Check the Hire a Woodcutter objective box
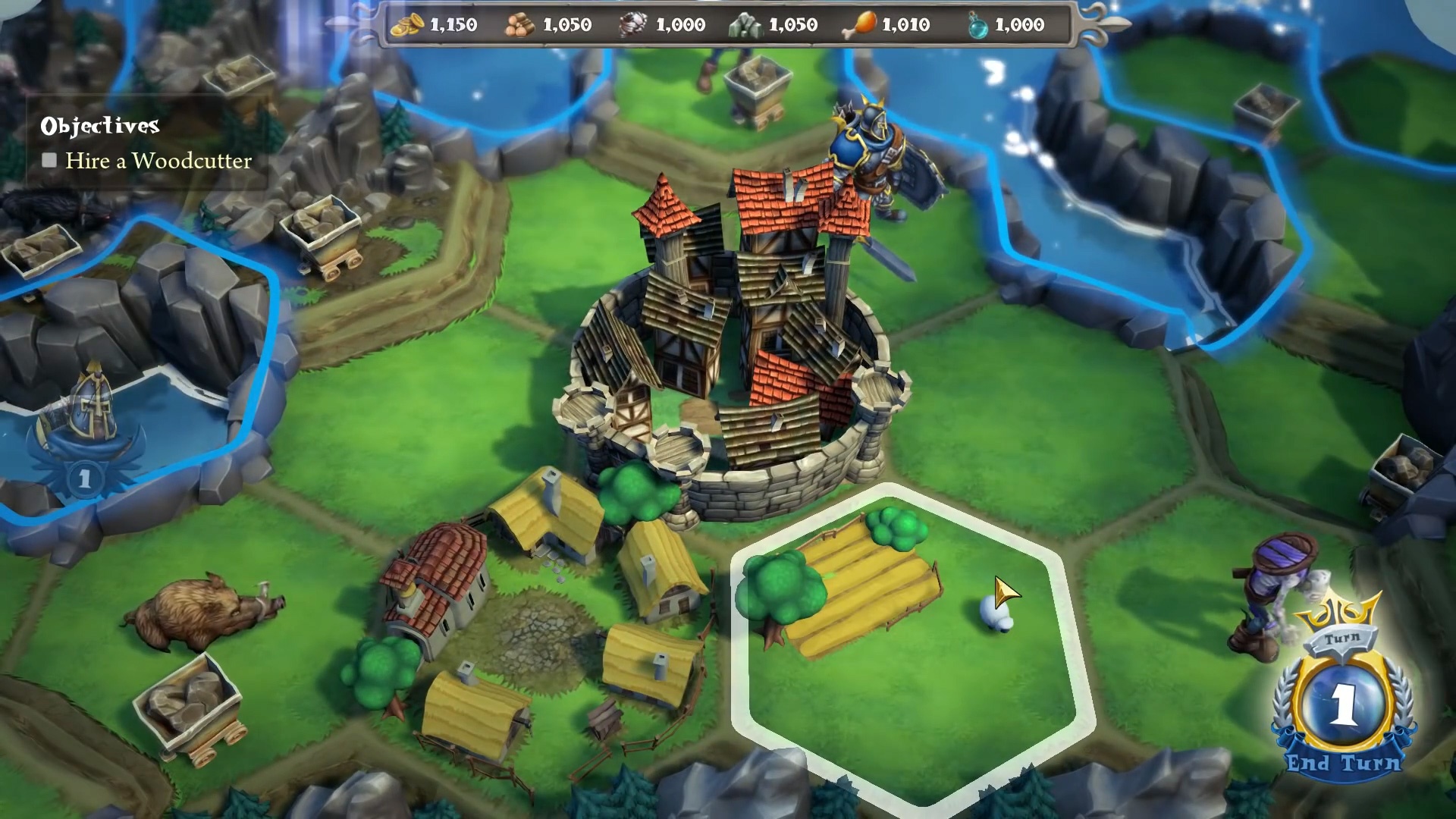Image resolution: width=1456 pixels, height=819 pixels. pyautogui.click(x=49, y=160)
